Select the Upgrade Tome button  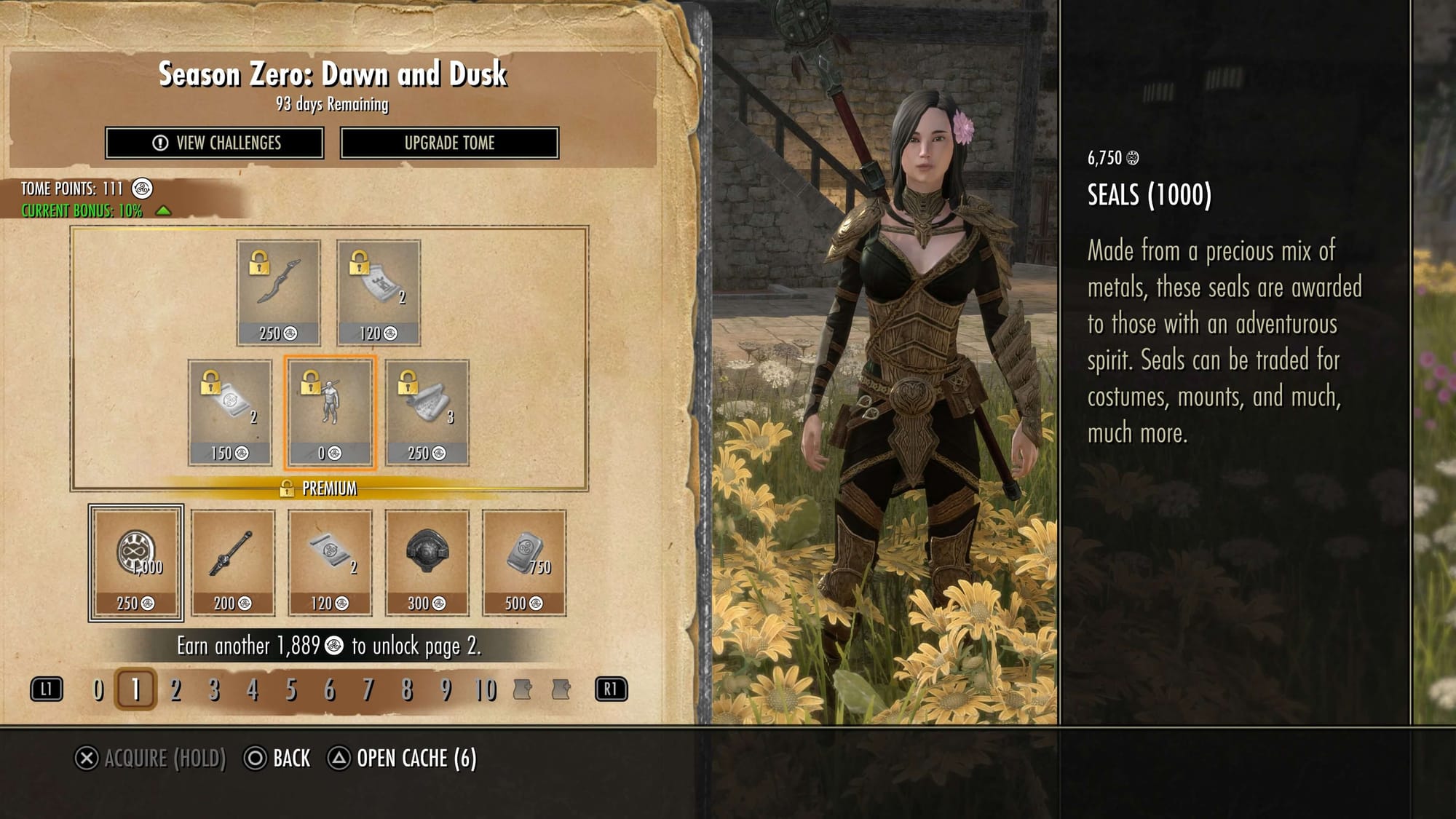pos(449,143)
